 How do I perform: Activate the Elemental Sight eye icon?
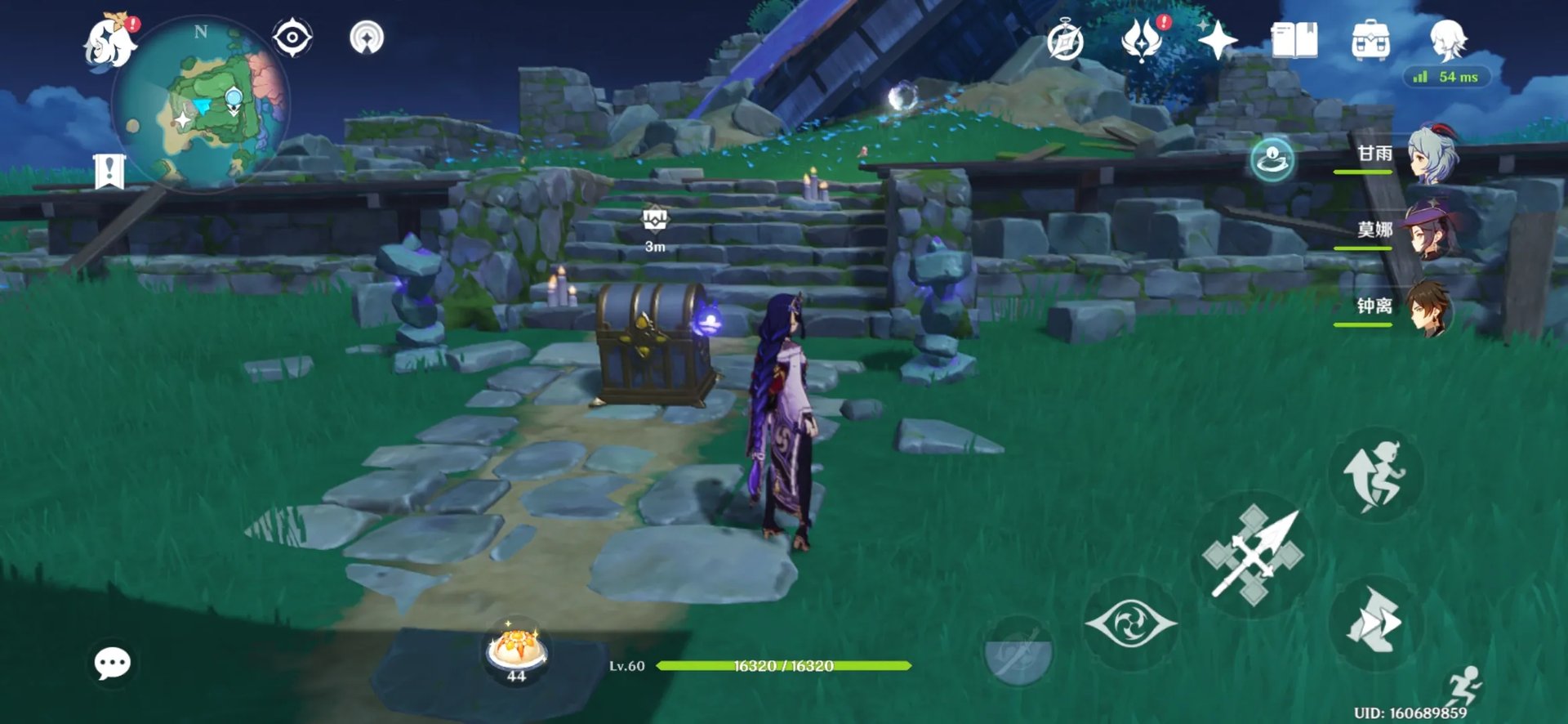[292, 38]
